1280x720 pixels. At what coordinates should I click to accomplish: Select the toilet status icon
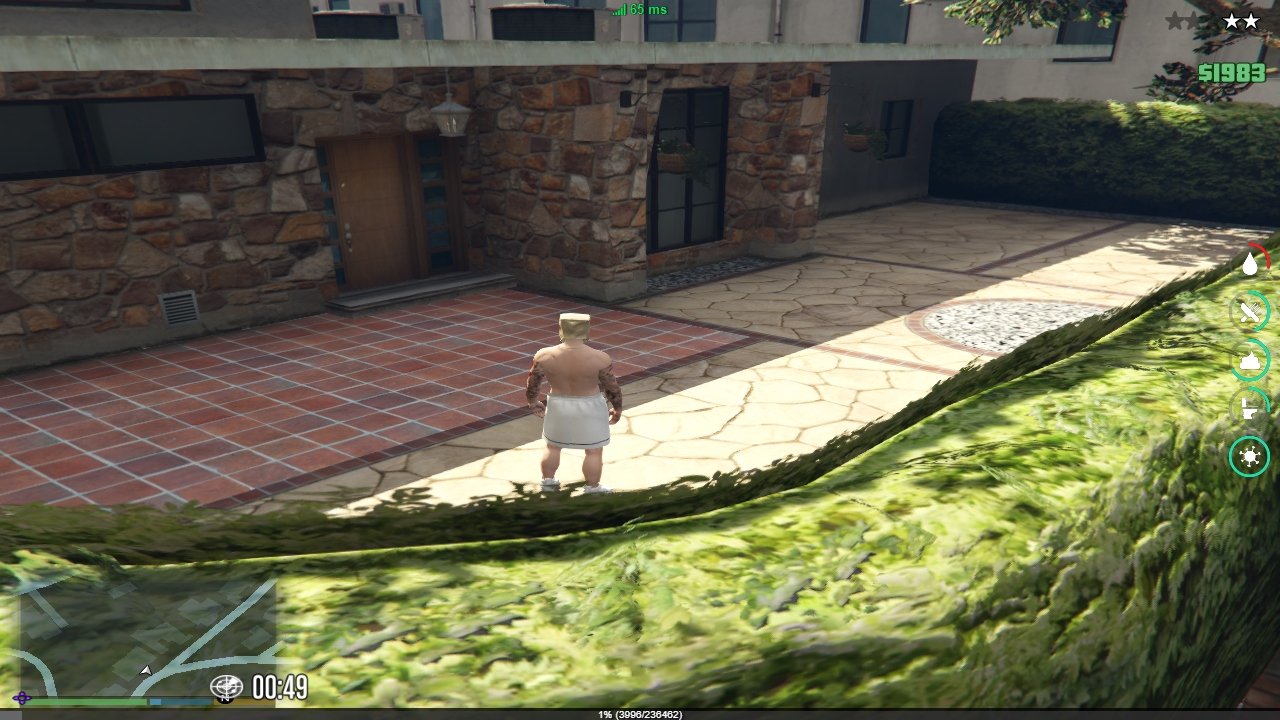(1249, 408)
